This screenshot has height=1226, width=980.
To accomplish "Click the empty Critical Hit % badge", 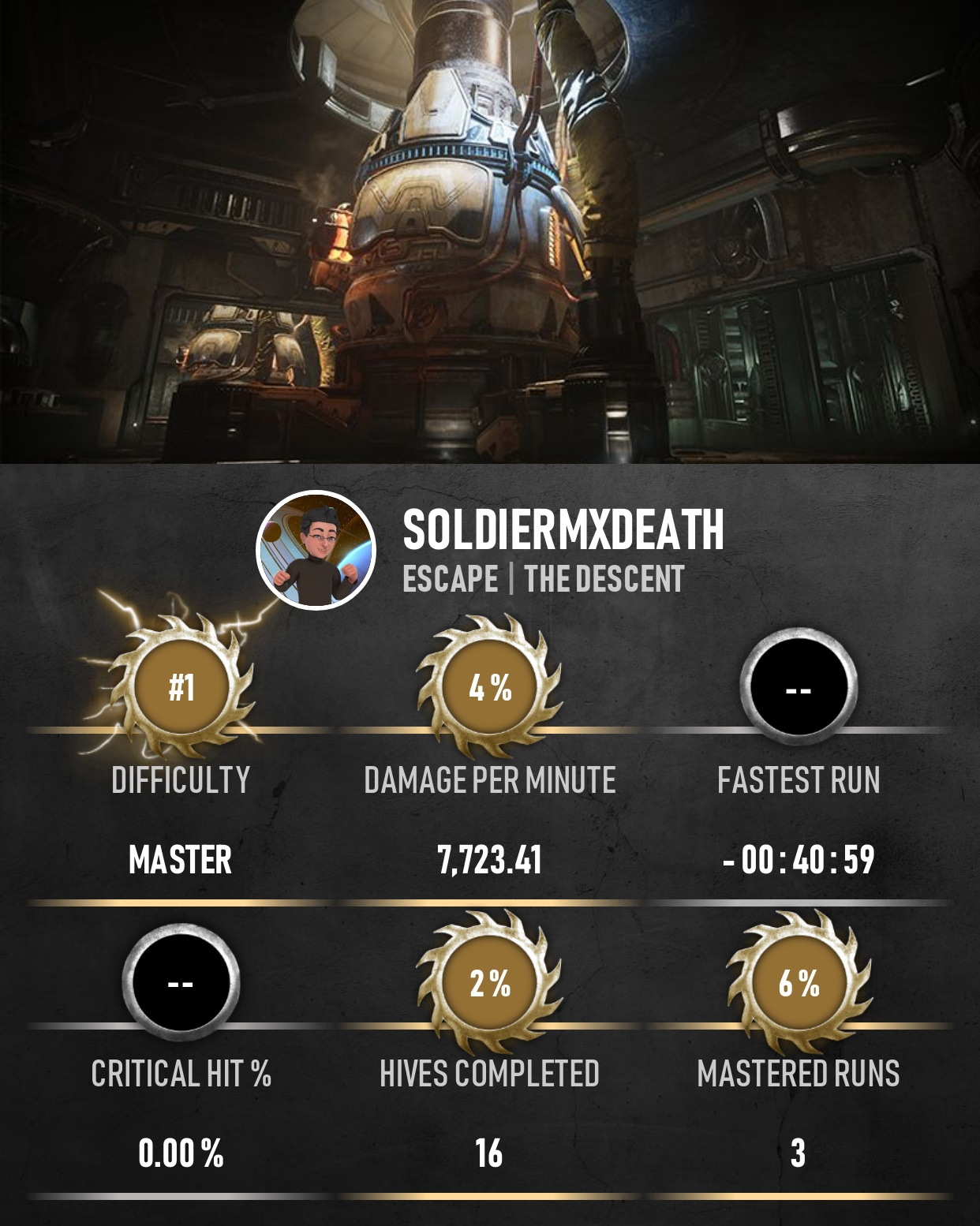I will coord(181,983).
